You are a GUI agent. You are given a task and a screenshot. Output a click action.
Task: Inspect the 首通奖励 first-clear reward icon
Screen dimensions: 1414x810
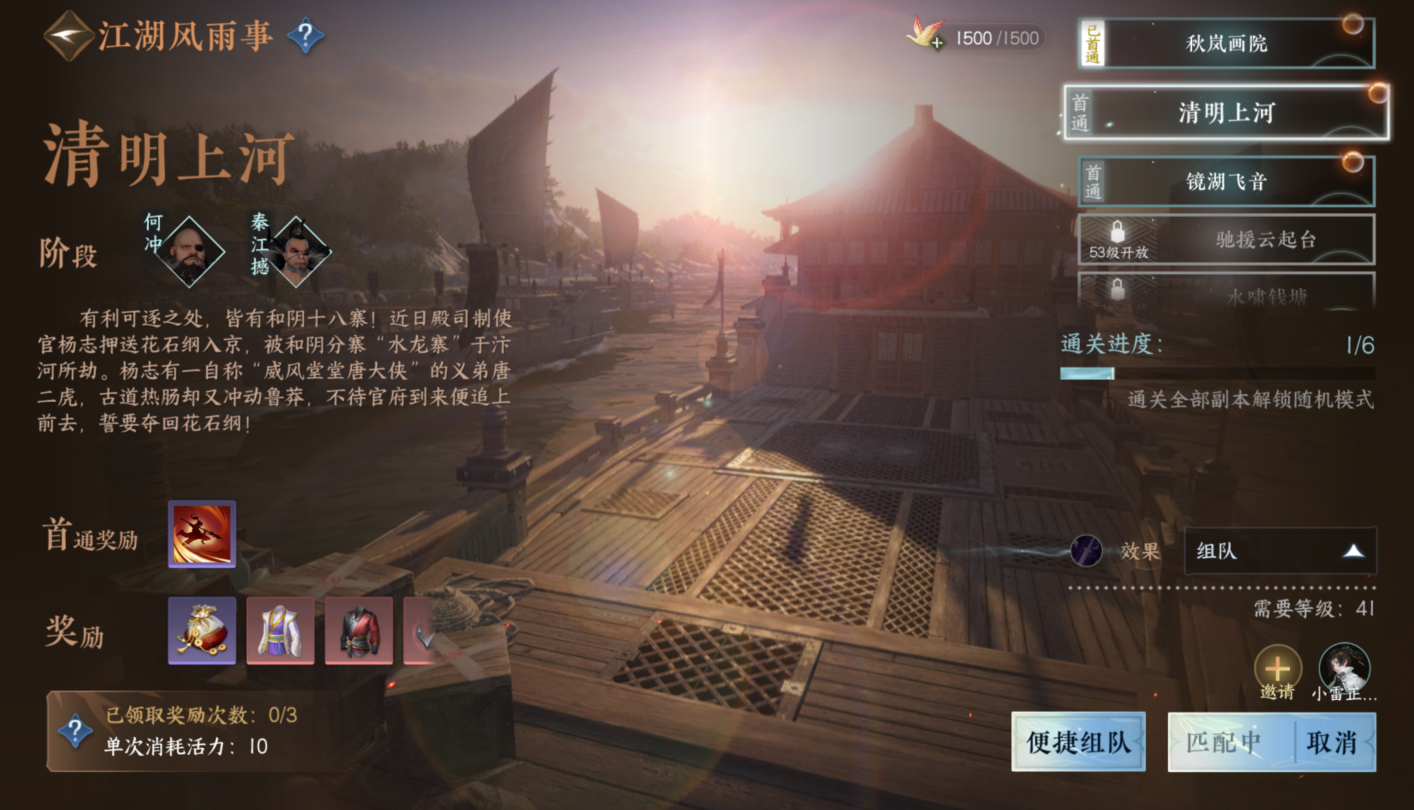tap(202, 534)
